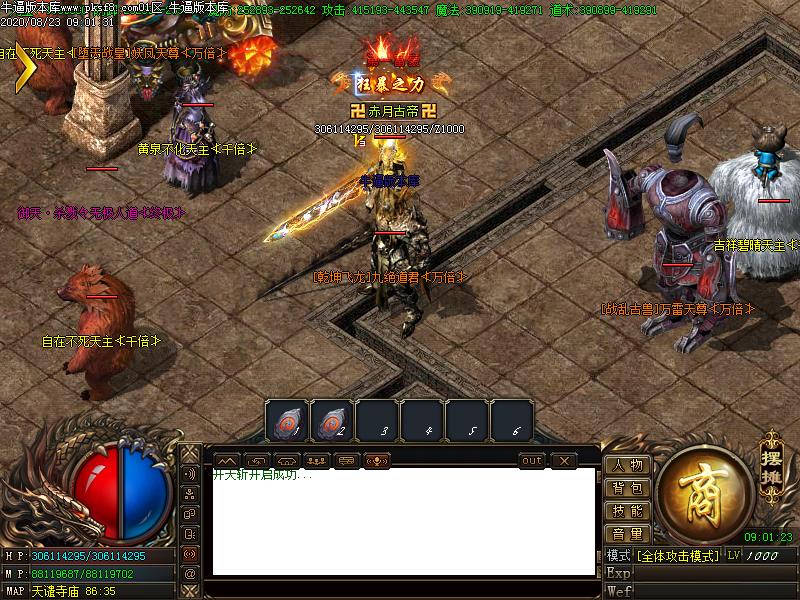Open the 背包 backpack
800x600 pixels.
click(x=627, y=488)
